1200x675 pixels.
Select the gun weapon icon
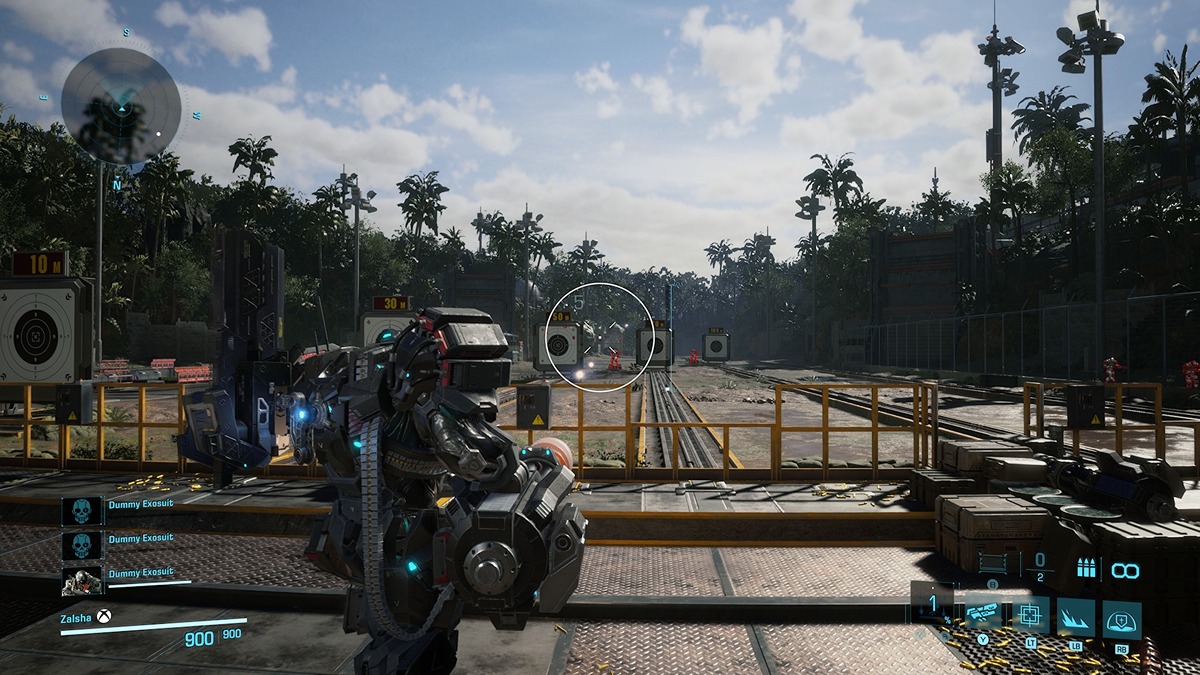[984, 613]
